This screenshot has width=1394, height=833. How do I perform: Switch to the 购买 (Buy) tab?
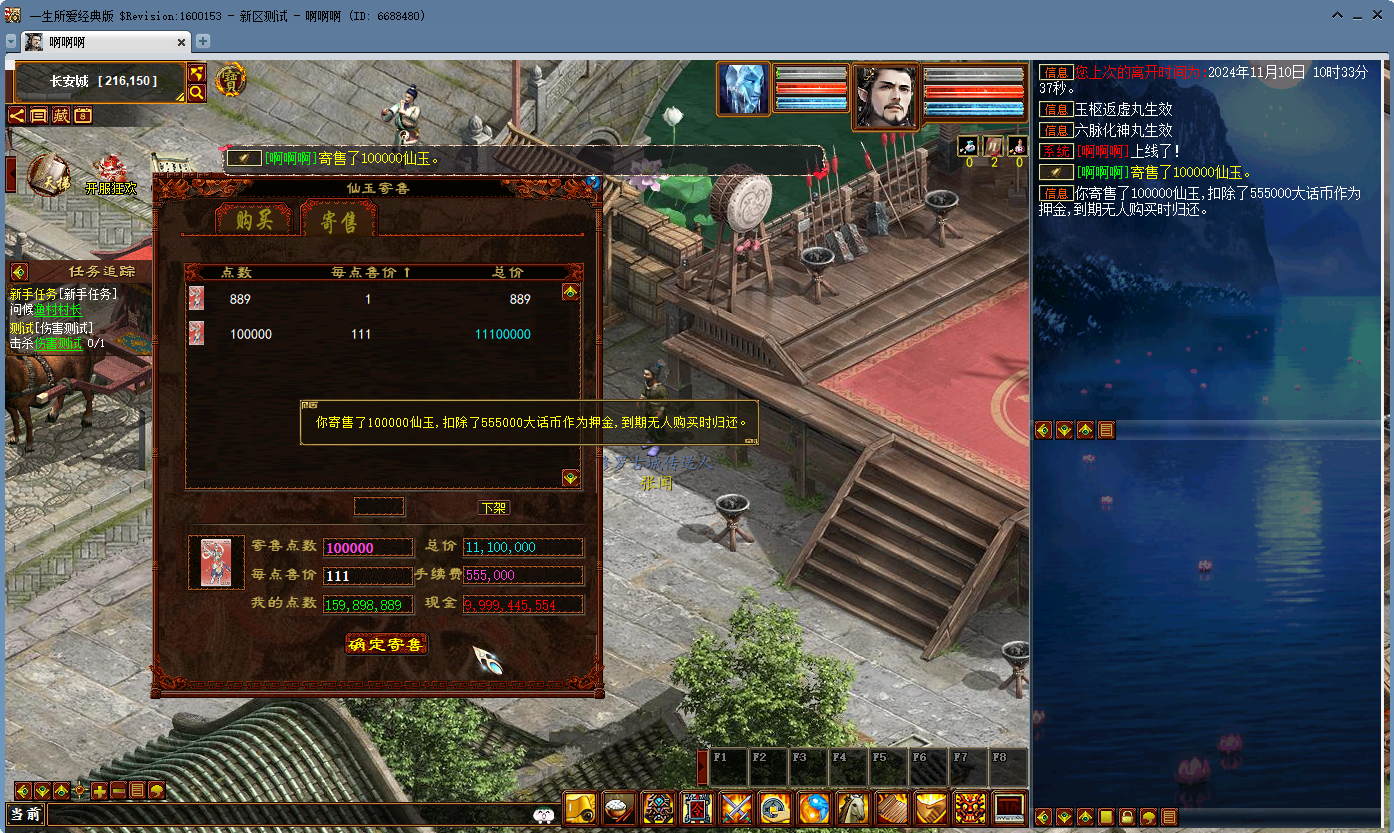(x=254, y=220)
